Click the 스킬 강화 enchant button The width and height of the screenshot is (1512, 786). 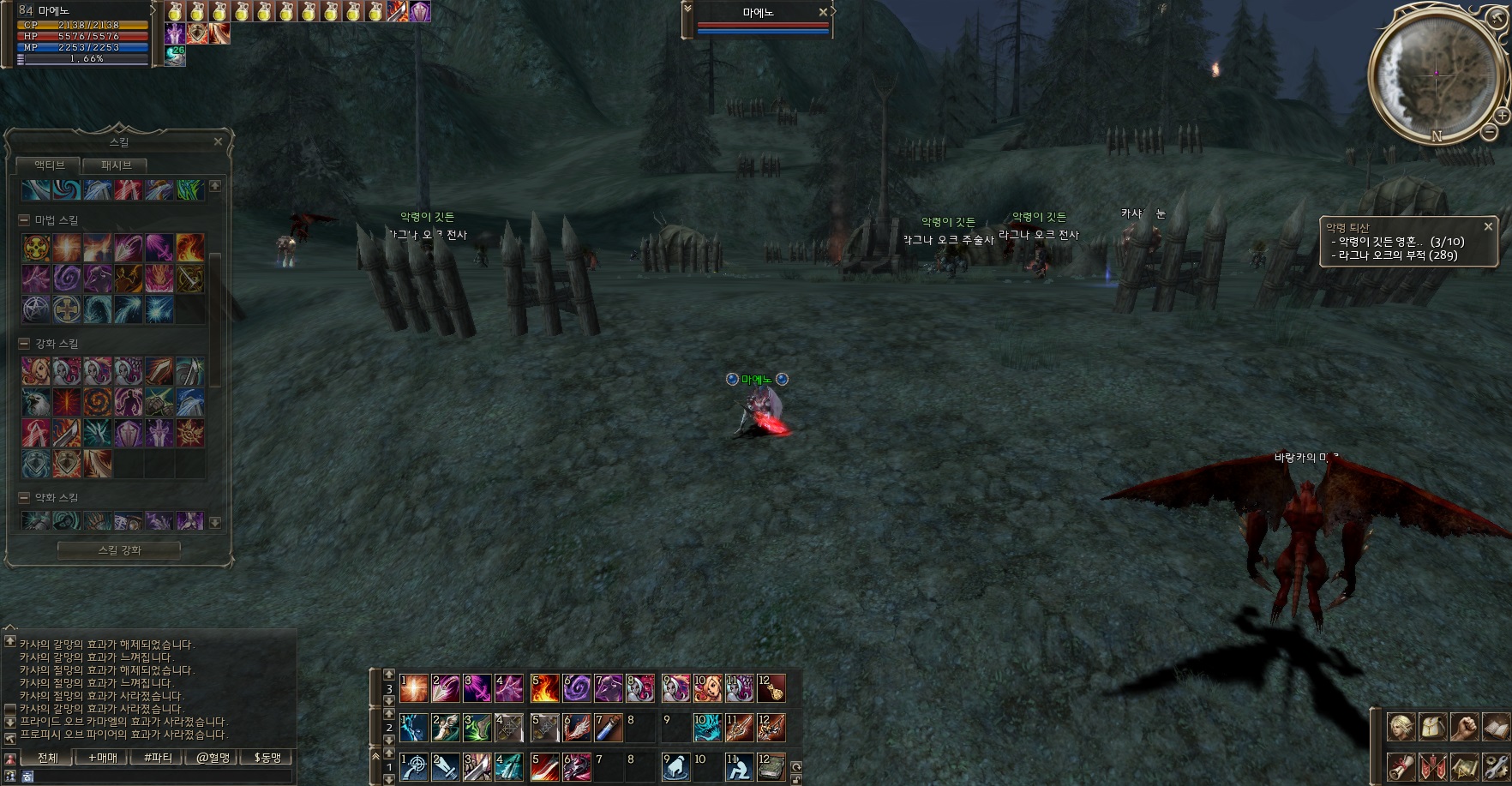pos(119,550)
